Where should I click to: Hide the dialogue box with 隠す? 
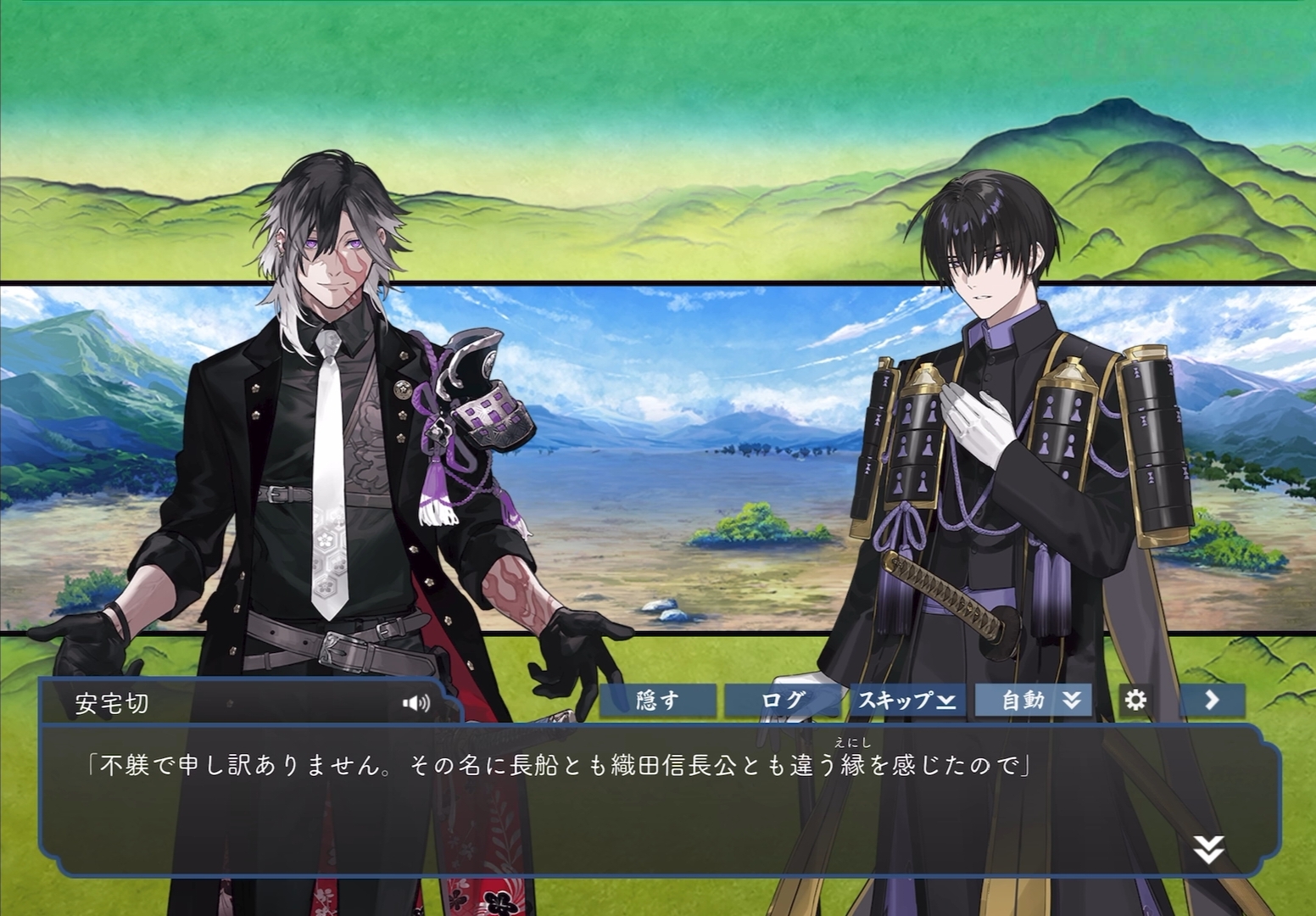658,701
